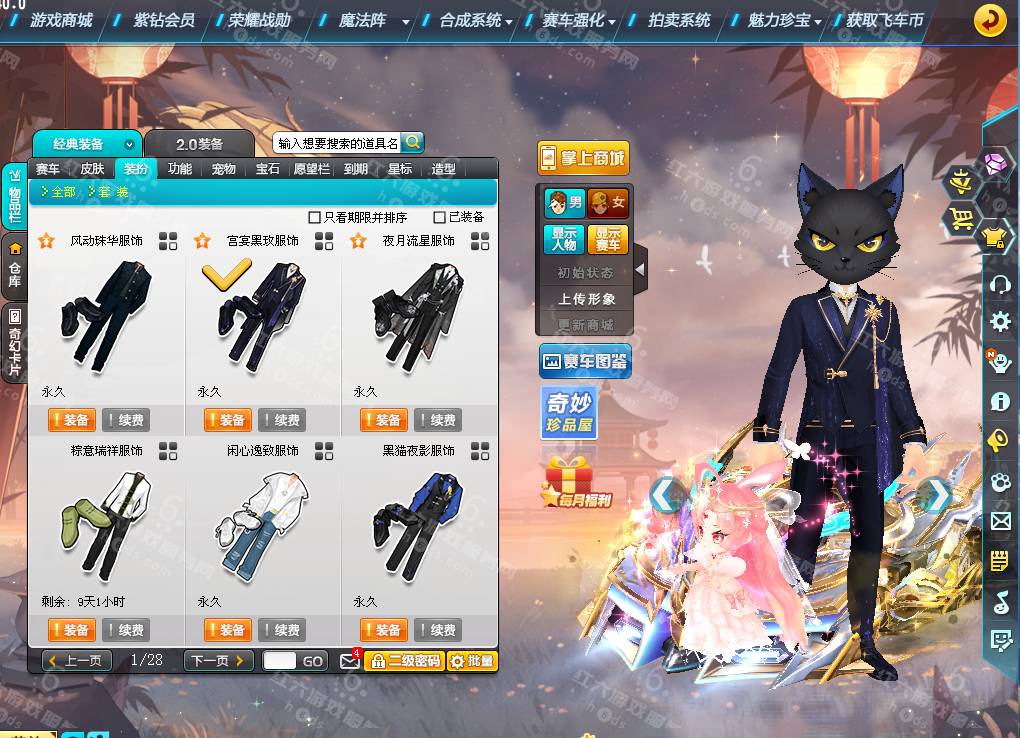This screenshot has width=1020, height=738.
Task: Open the 游戏商城 game shop menu
Action: click(61, 20)
